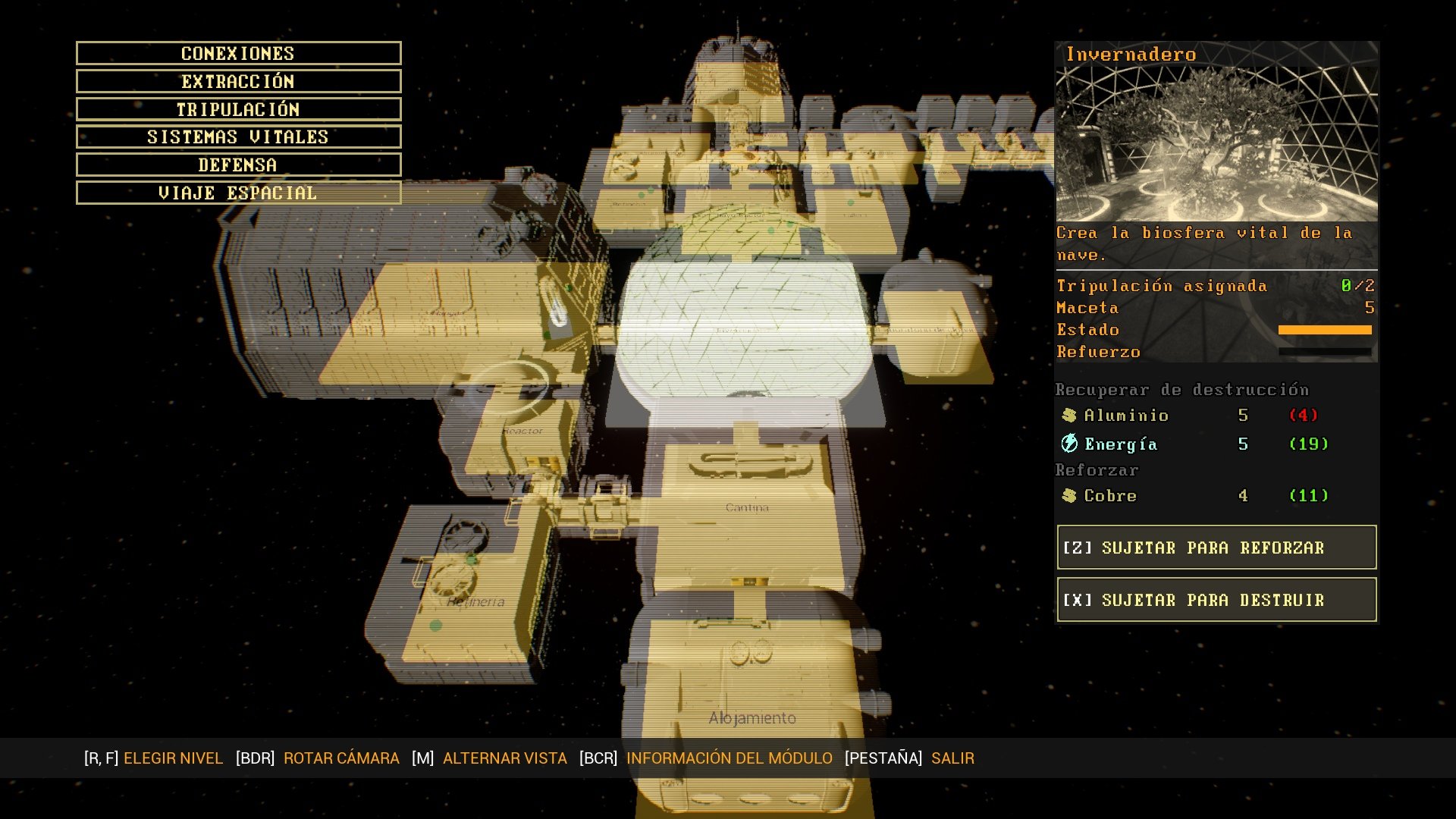Click Alternar Vista in the bottom bar
The image size is (1456, 819).
click(x=505, y=758)
